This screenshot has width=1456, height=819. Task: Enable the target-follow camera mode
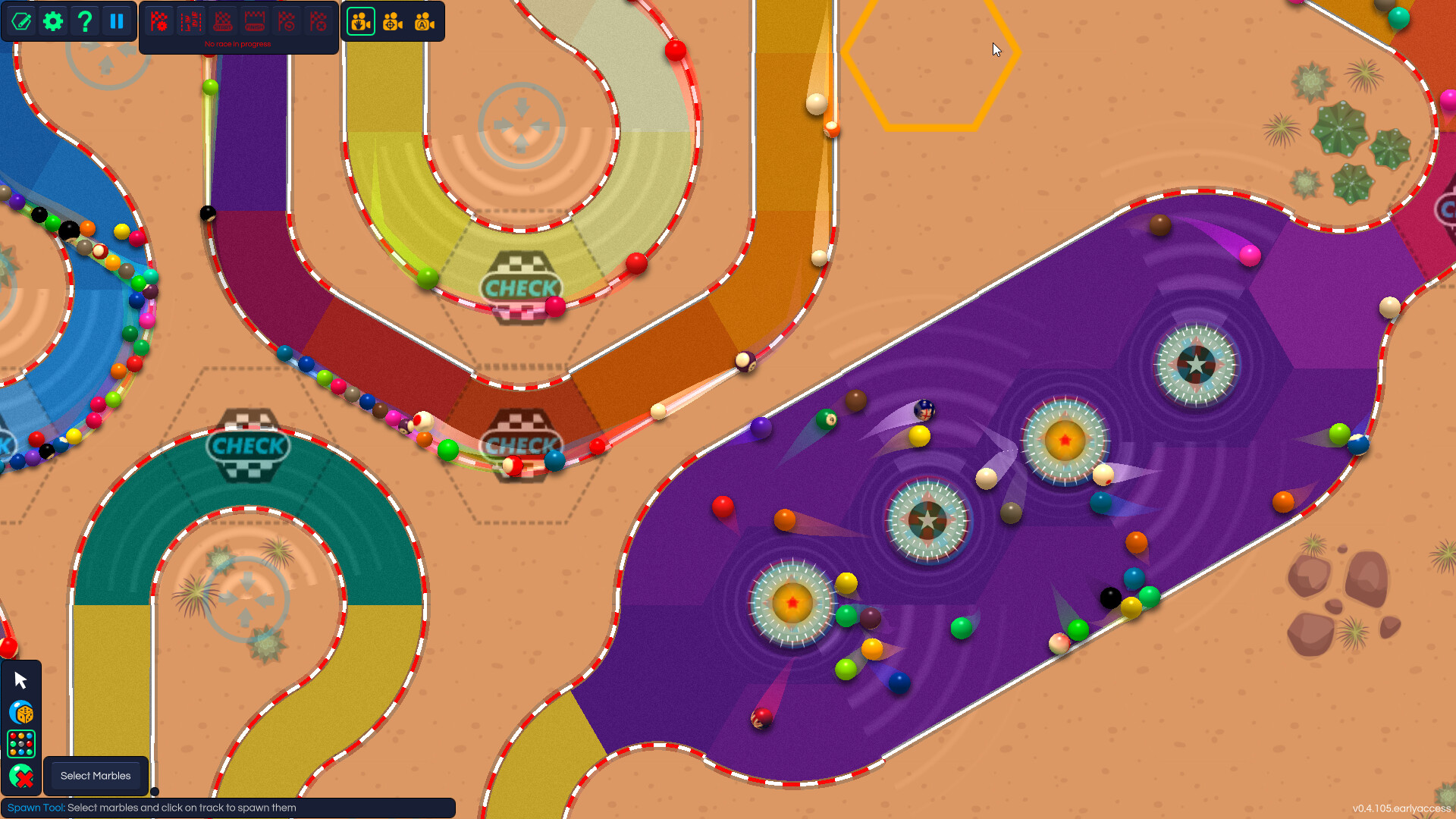click(392, 21)
